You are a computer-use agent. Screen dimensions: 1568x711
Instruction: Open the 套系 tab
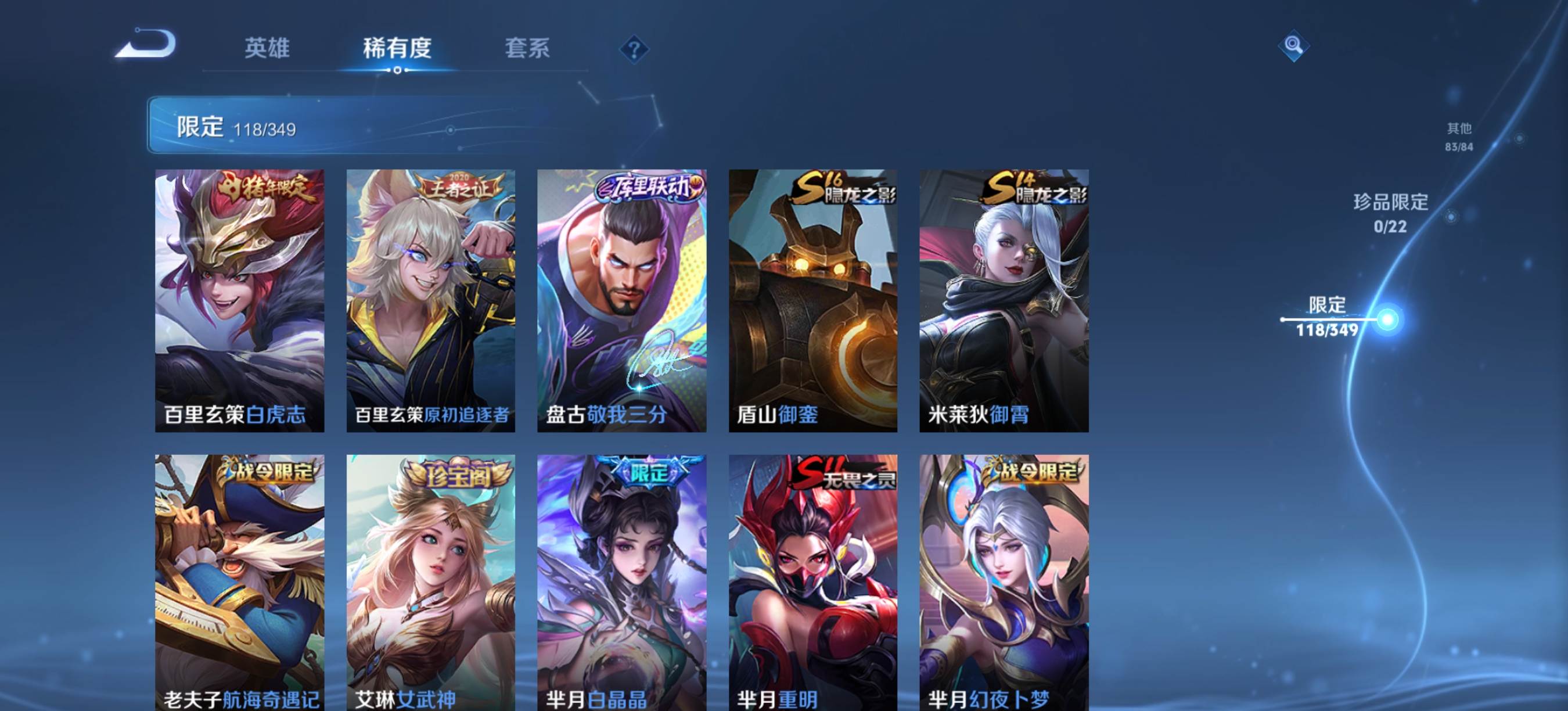[527, 48]
